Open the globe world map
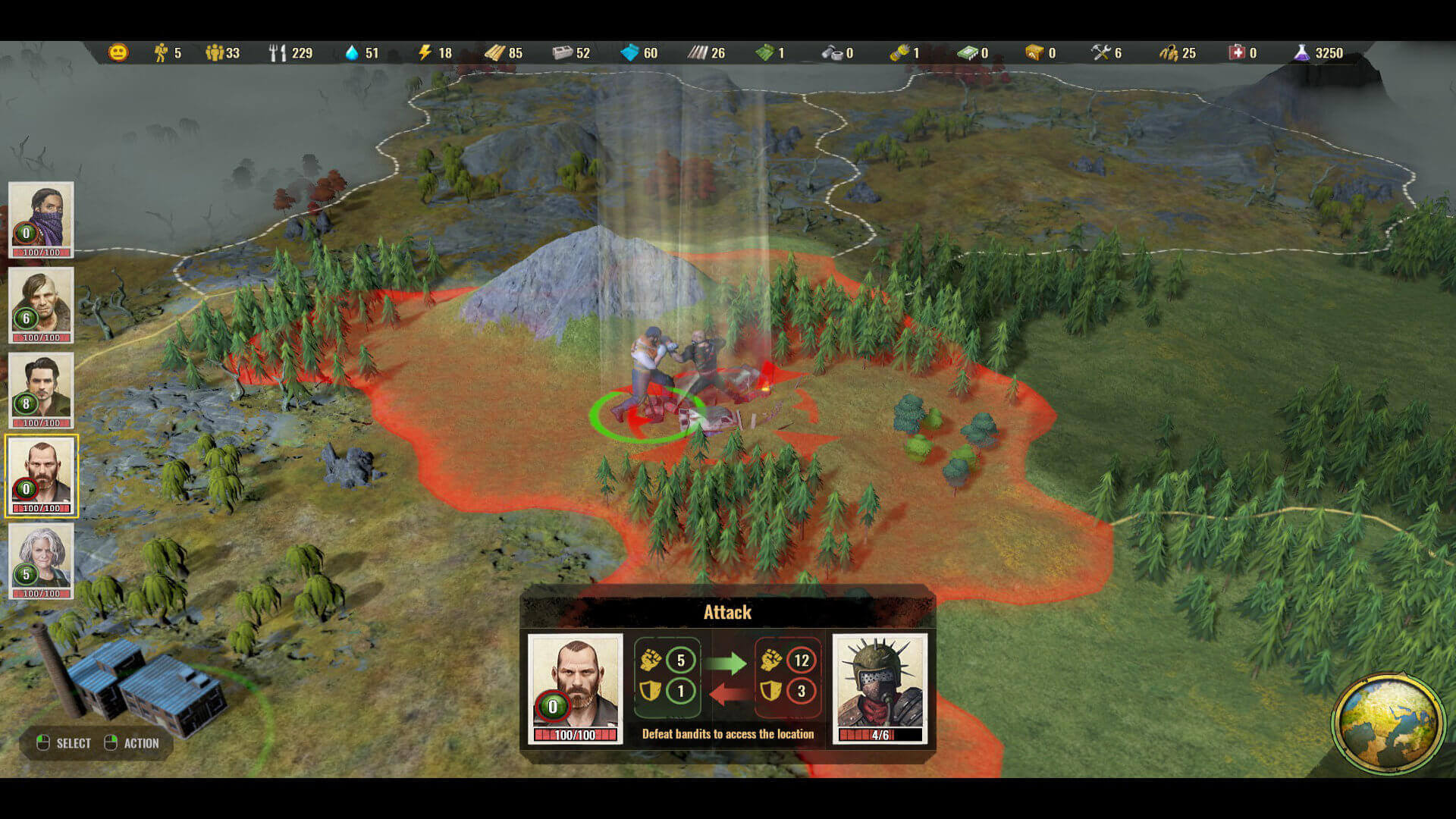The width and height of the screenshot is (1456, 819). [1389, 721]
